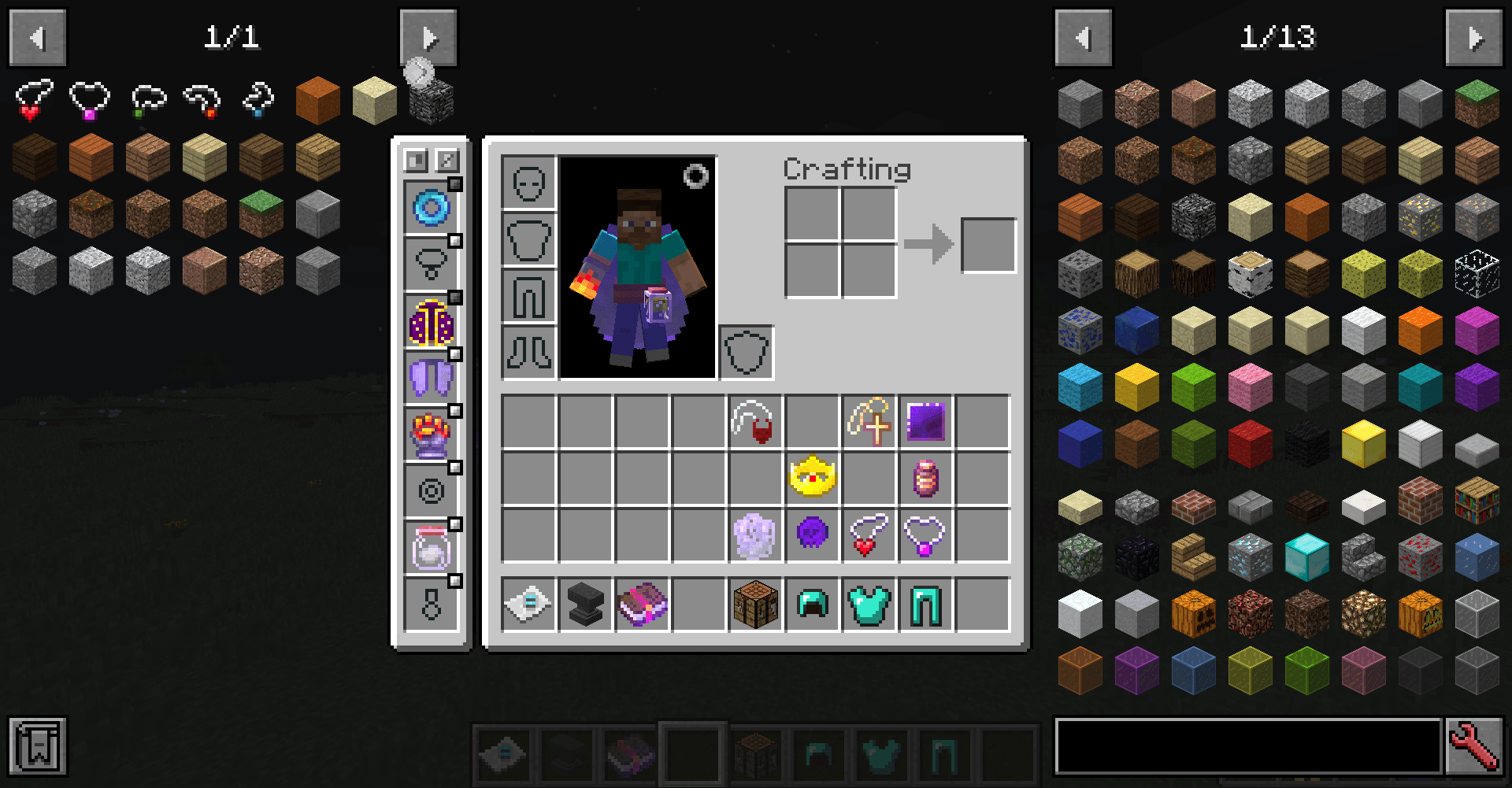Image resolution: width=1512 pixels, height=788 pixels.
Task: Select the red heart necklace trinket
Action: pyautogui.click(x=869, y=535)
